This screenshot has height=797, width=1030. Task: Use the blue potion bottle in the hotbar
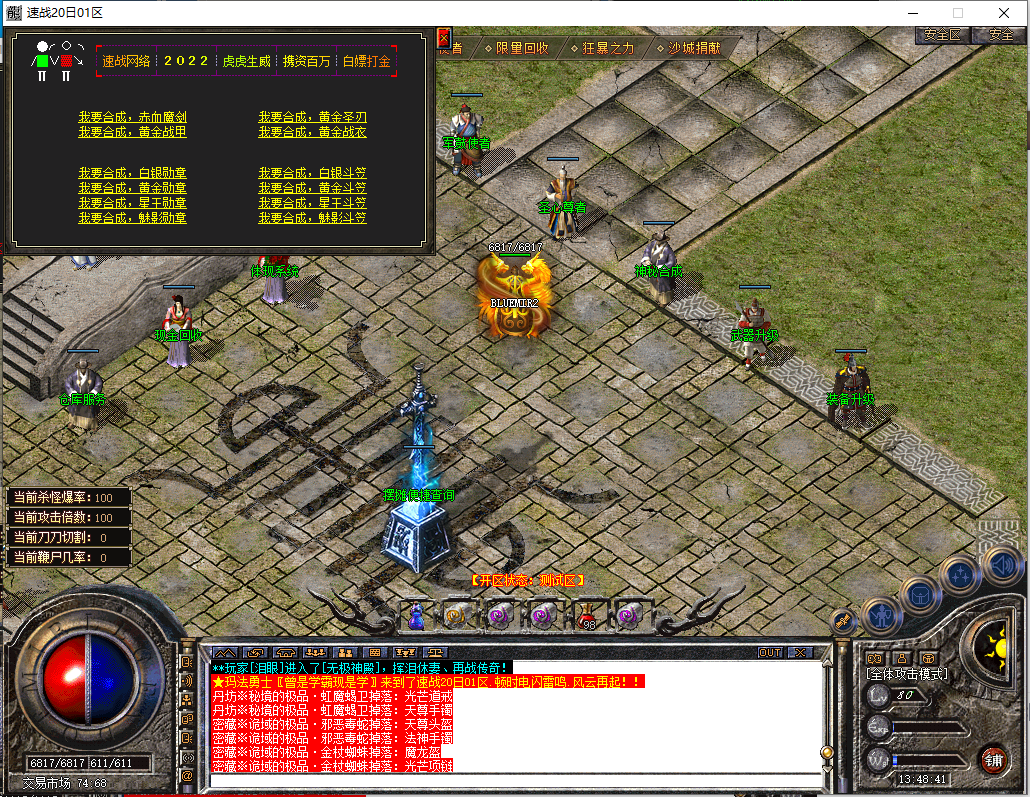pyautogui.click(x=416, y=616)
